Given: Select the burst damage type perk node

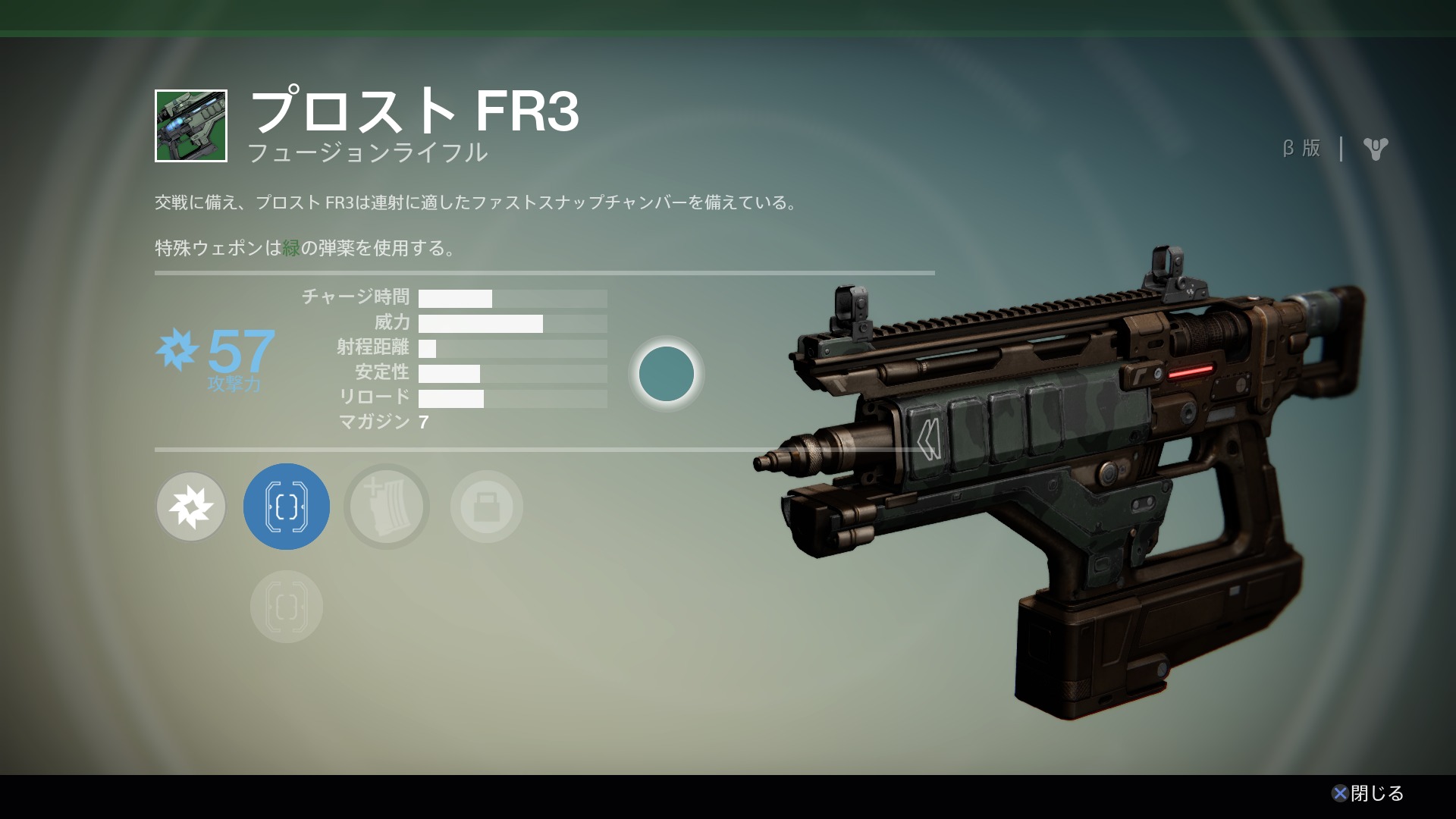Looking at the screenshot, I should click(191, 507).
